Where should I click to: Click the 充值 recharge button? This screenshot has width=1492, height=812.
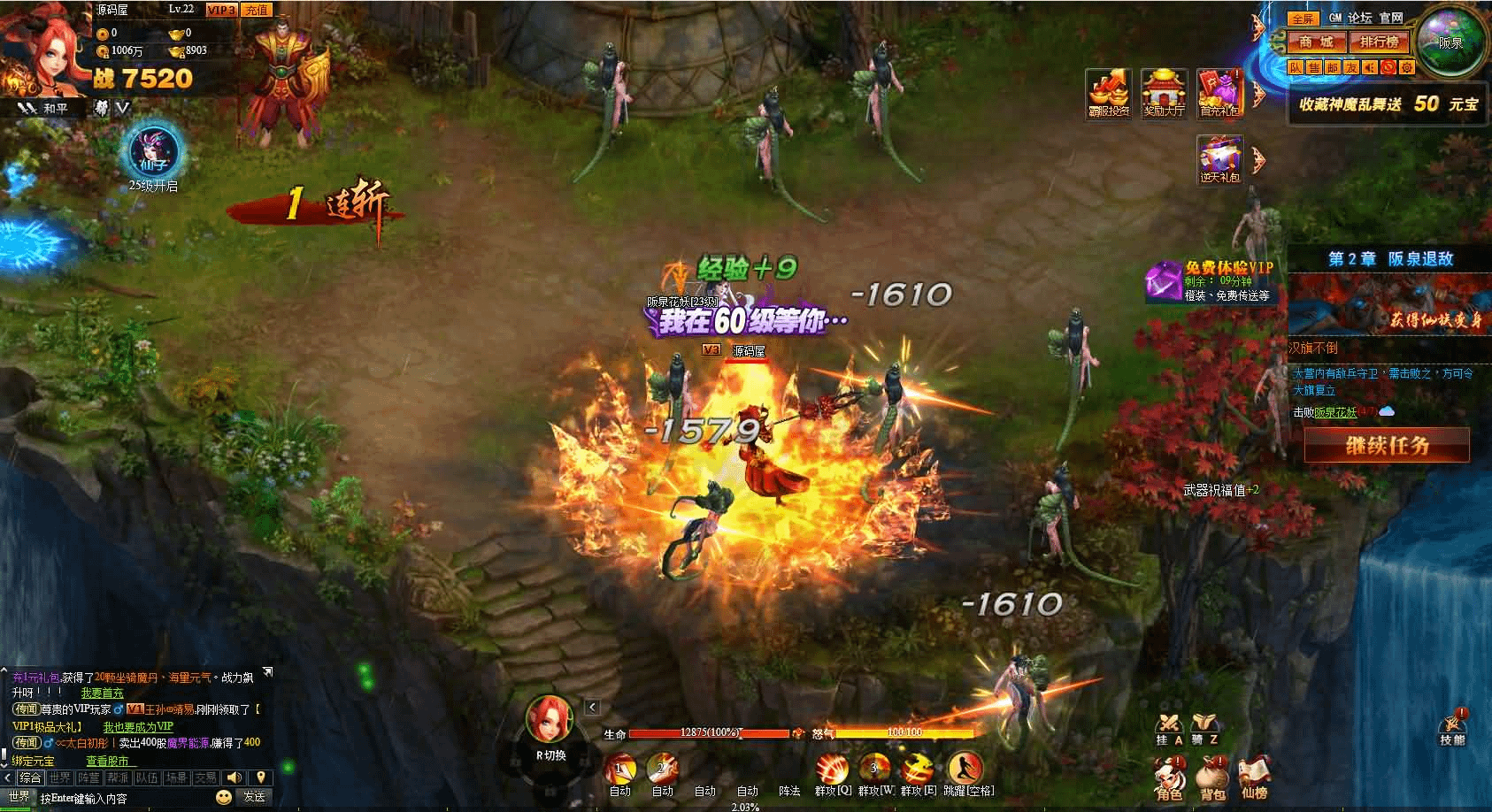256,10
